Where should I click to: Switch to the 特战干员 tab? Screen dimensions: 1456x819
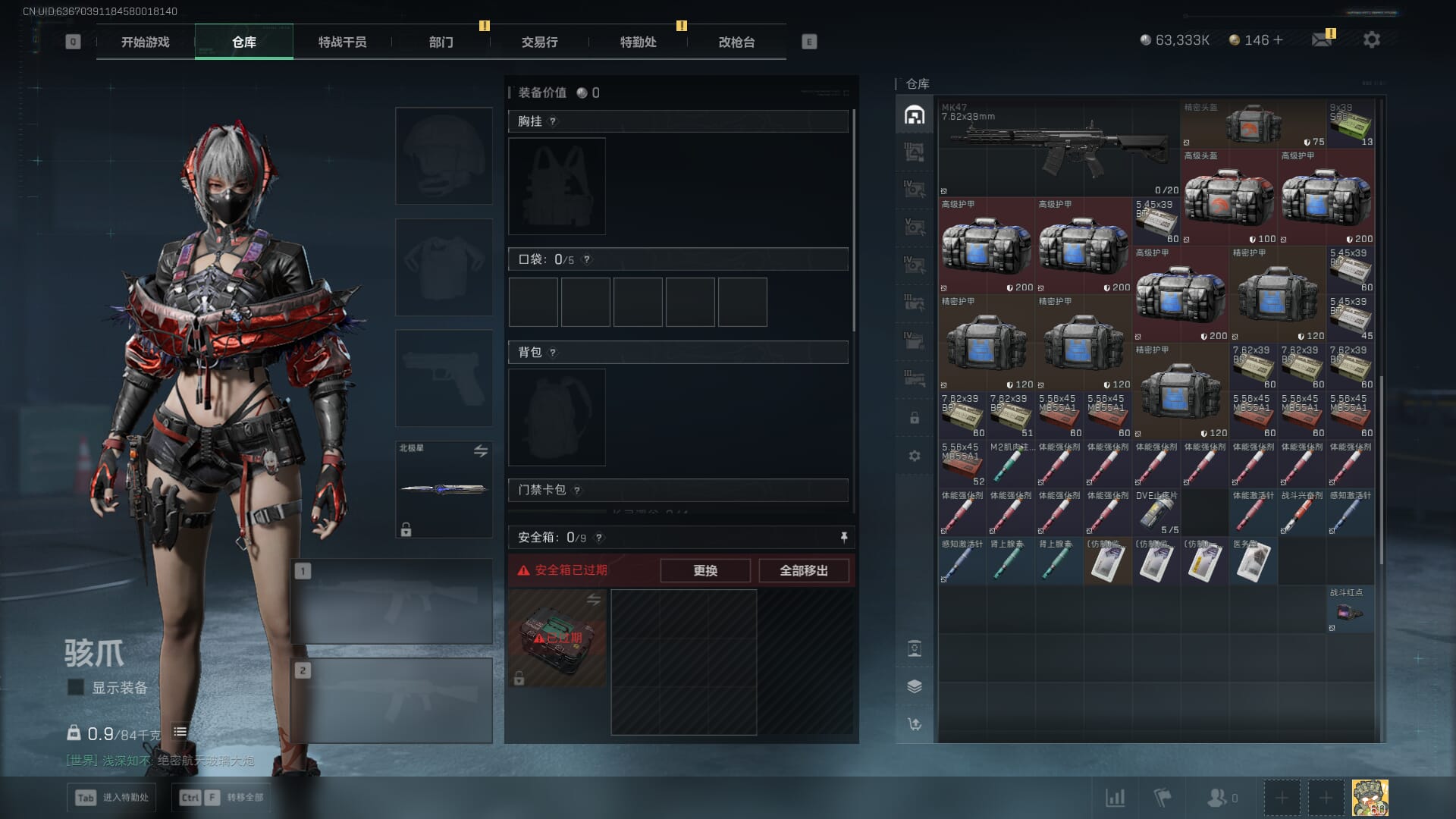pyautogui.click(x=342, y=42)
